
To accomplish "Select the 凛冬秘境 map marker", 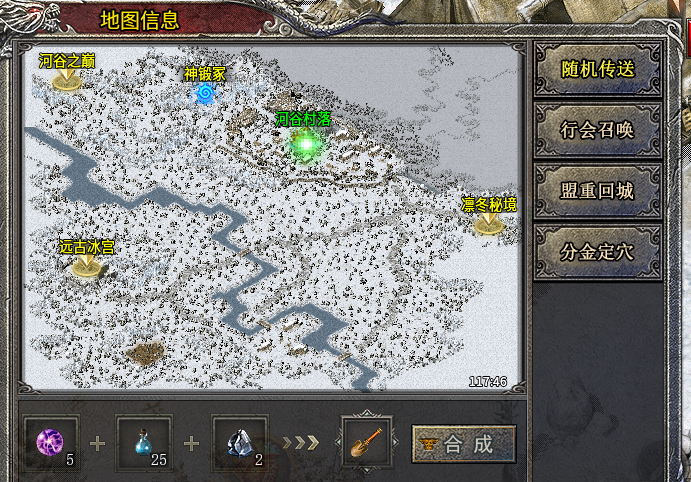I will pyautogui.click(x=488, y=223).
